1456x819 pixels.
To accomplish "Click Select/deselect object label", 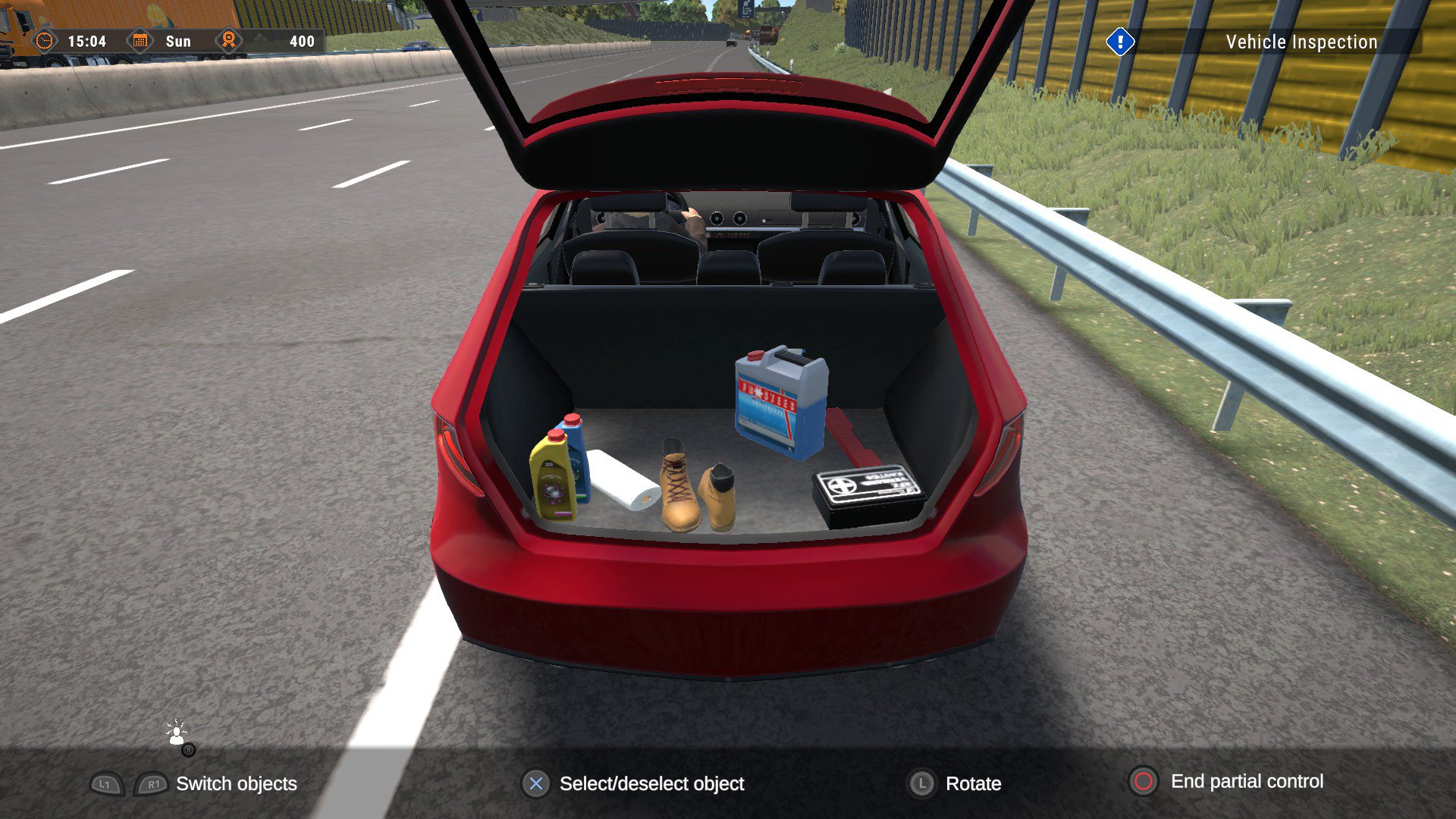I will coord(651,784).
